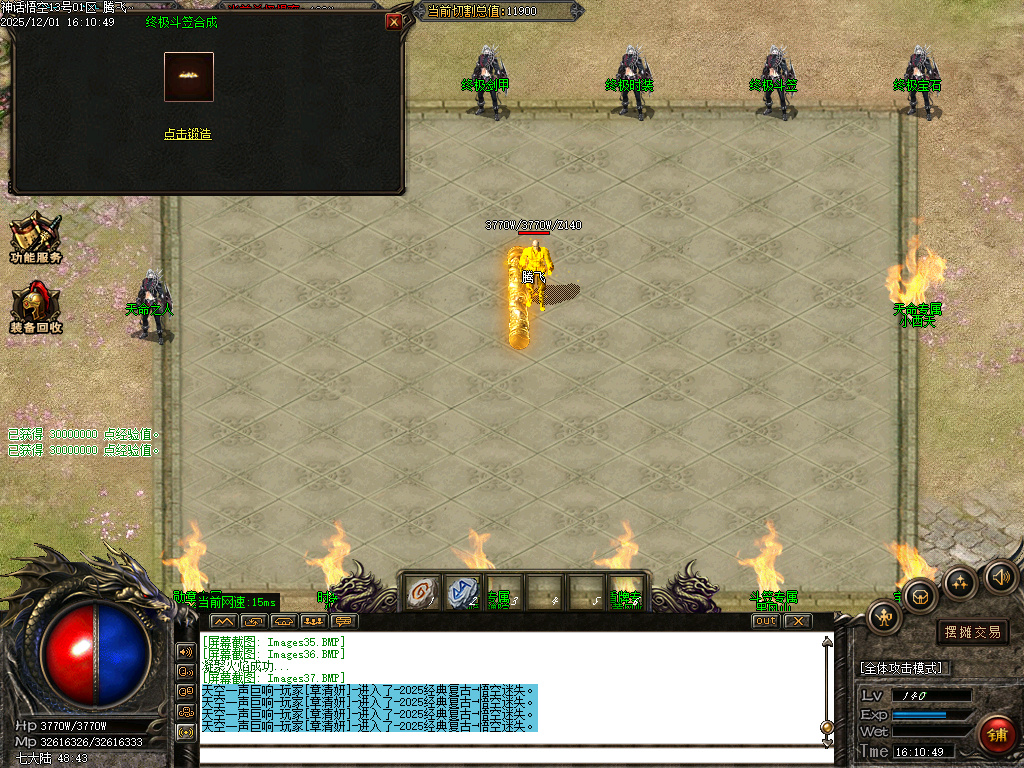Viewport: 1024px width, 768px height.
Task: Click the 点击锻造 forge link
Action: [188, 134]
